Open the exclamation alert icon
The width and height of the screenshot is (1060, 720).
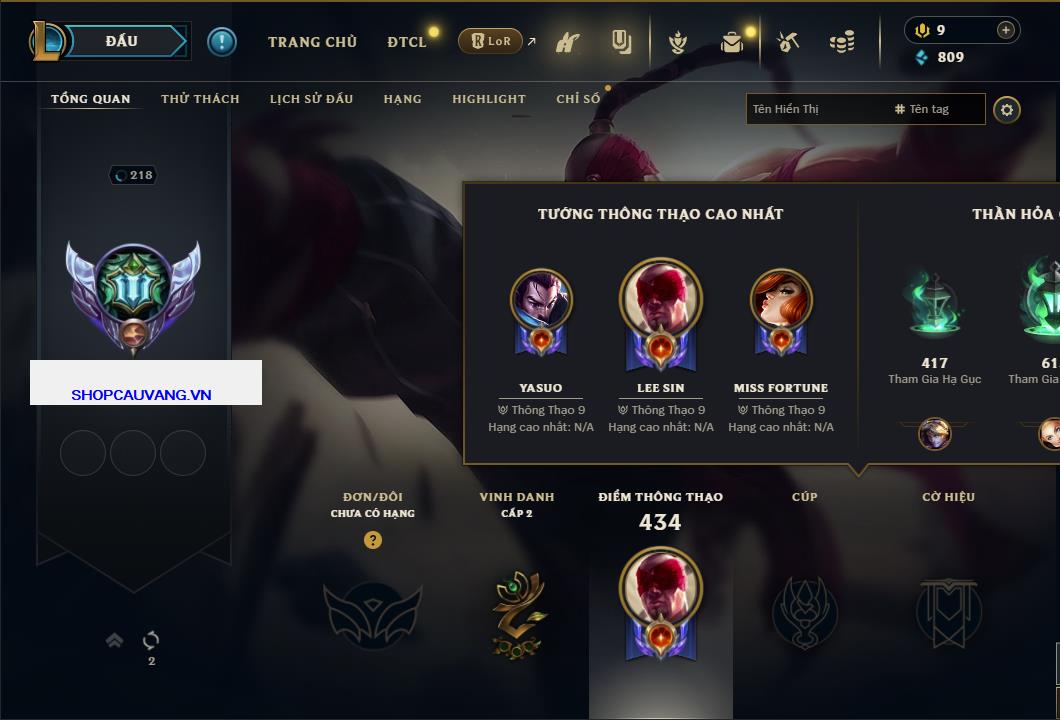[222, 41]
